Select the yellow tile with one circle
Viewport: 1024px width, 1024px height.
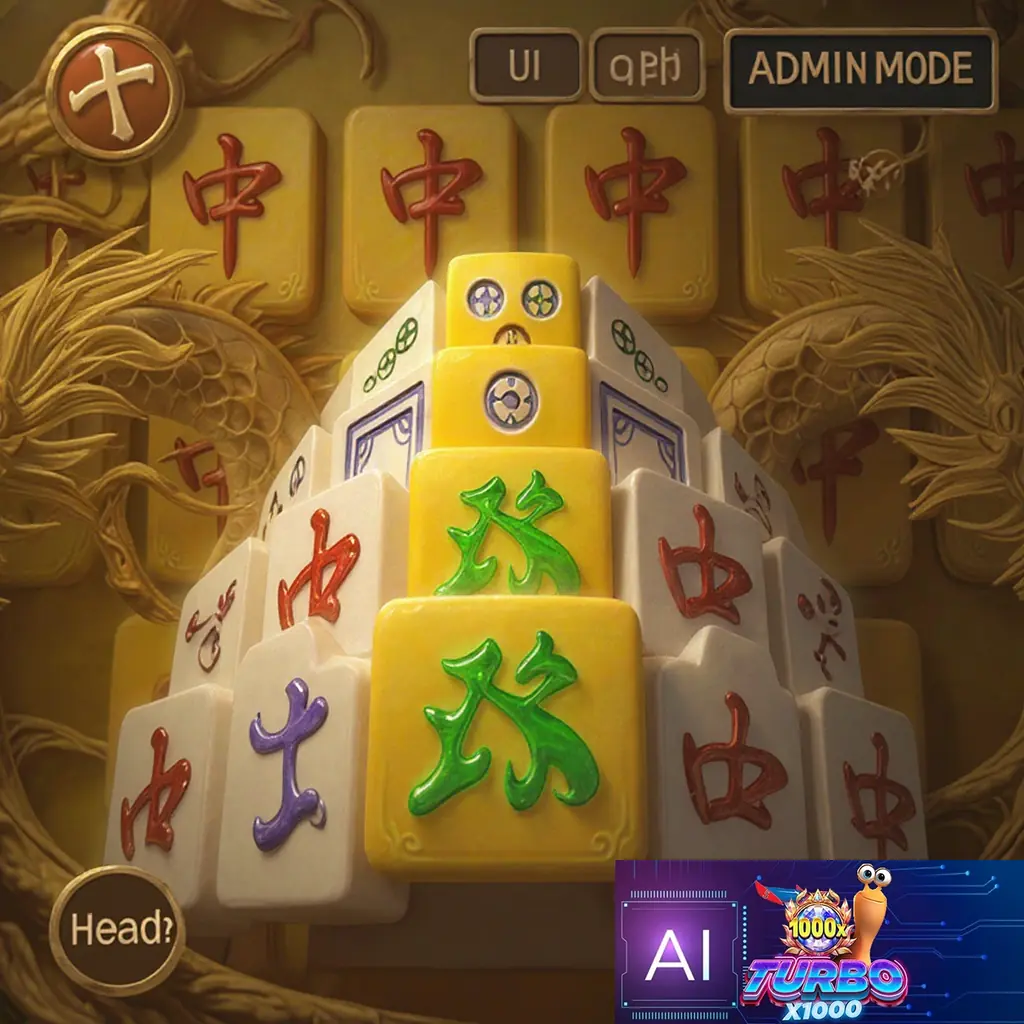pyautogui.click(x=511, y=397)
